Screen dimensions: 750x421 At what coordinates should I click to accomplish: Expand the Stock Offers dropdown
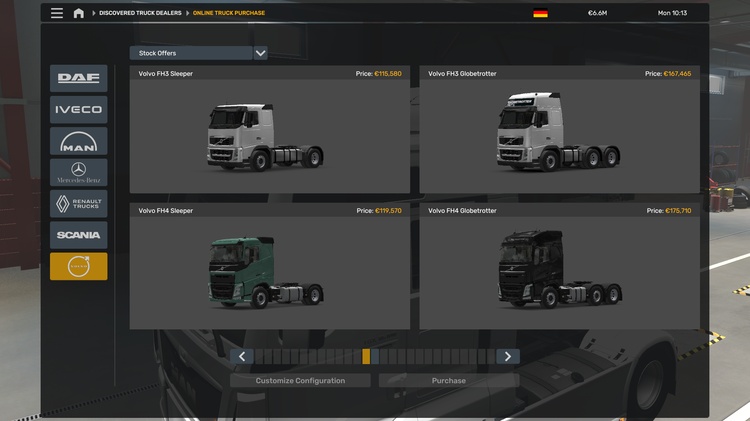(260, 53)
